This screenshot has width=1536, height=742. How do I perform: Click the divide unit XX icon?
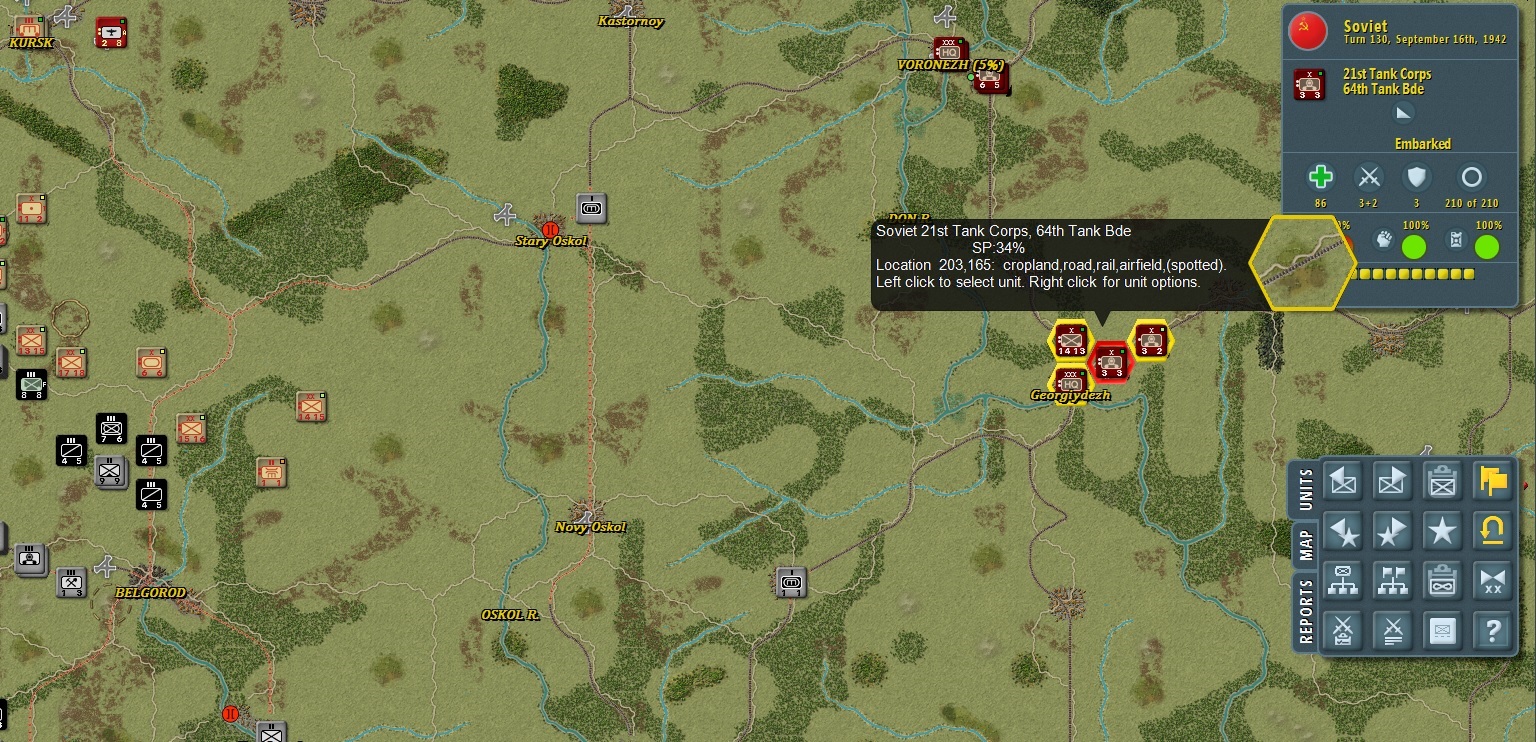click(1491, 581)
